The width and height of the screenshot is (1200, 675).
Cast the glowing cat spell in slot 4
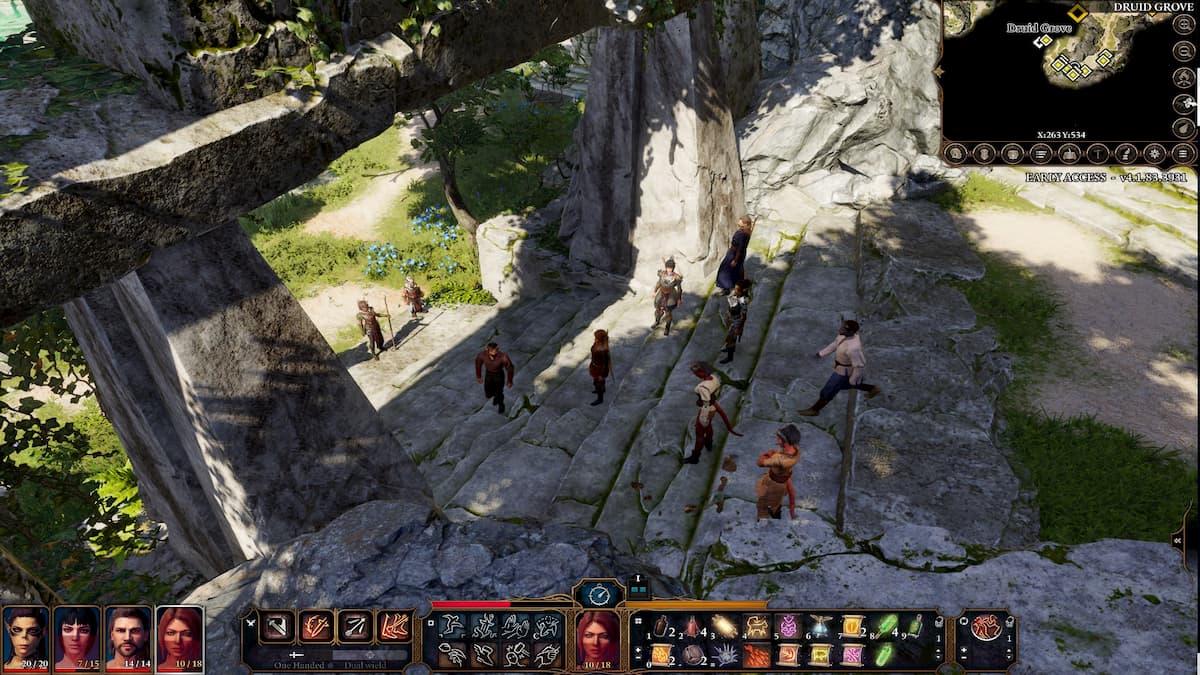(755, 627)
